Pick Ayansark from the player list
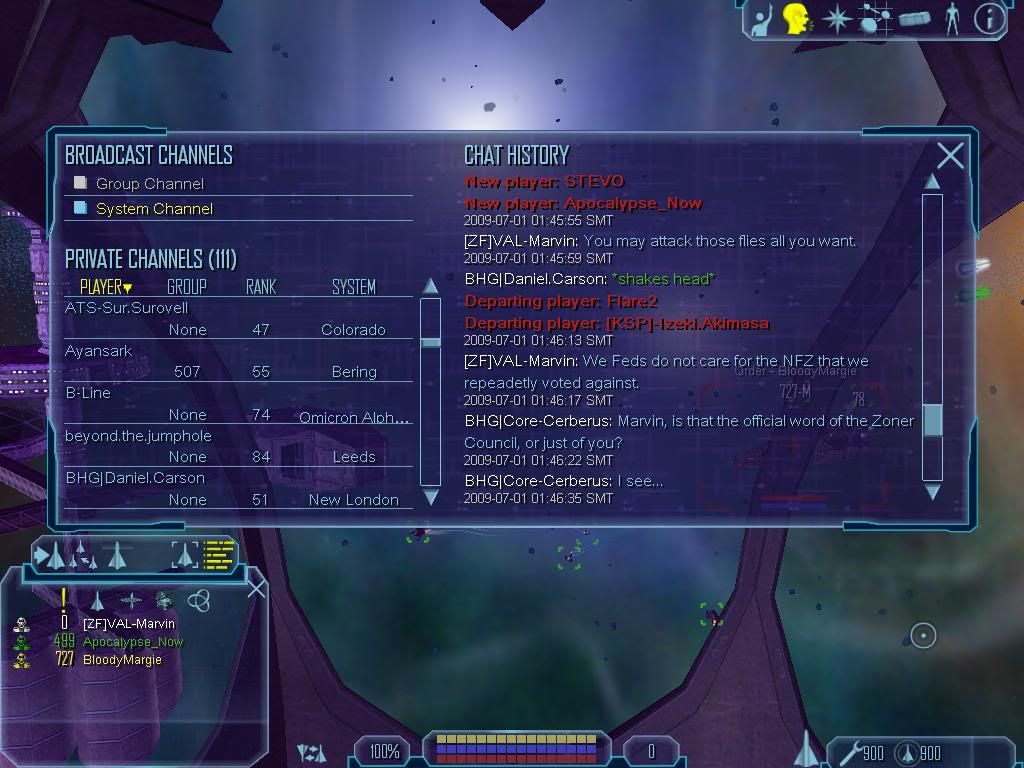 tap(99, 351)
